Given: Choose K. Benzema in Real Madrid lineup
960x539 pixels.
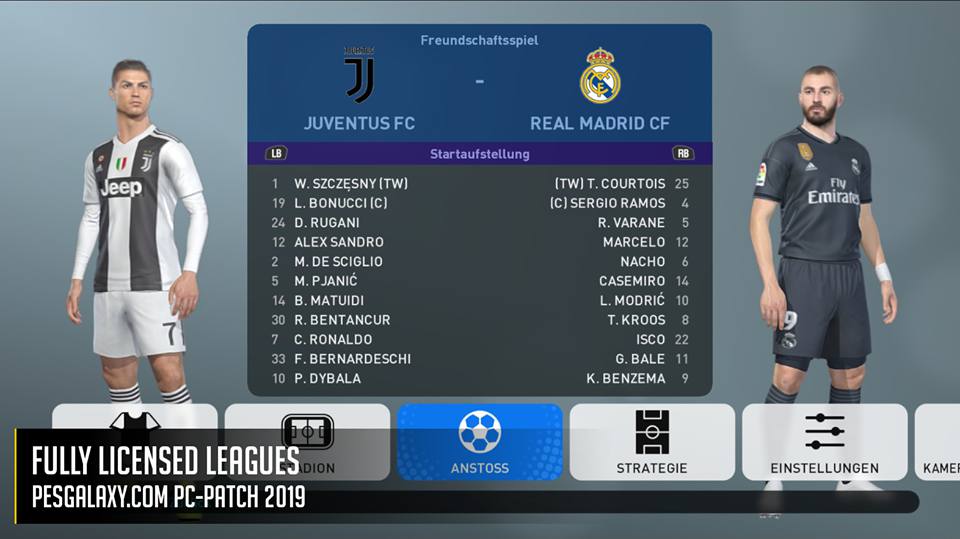Looking at the screenshot, I should coord(626,378).
